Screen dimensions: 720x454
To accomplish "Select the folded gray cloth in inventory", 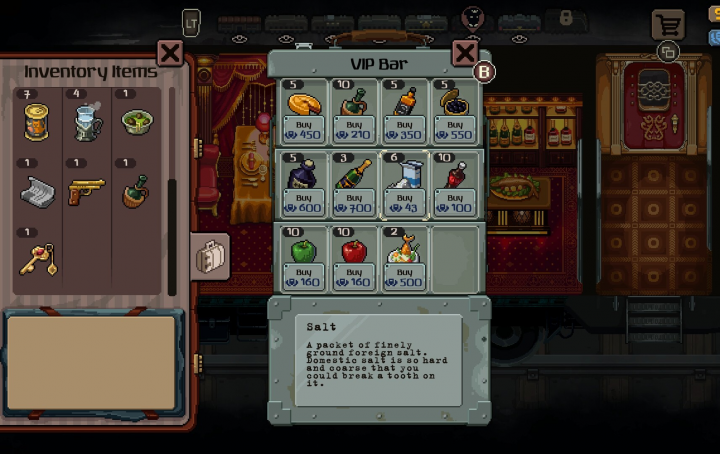I will click(37, 191).
